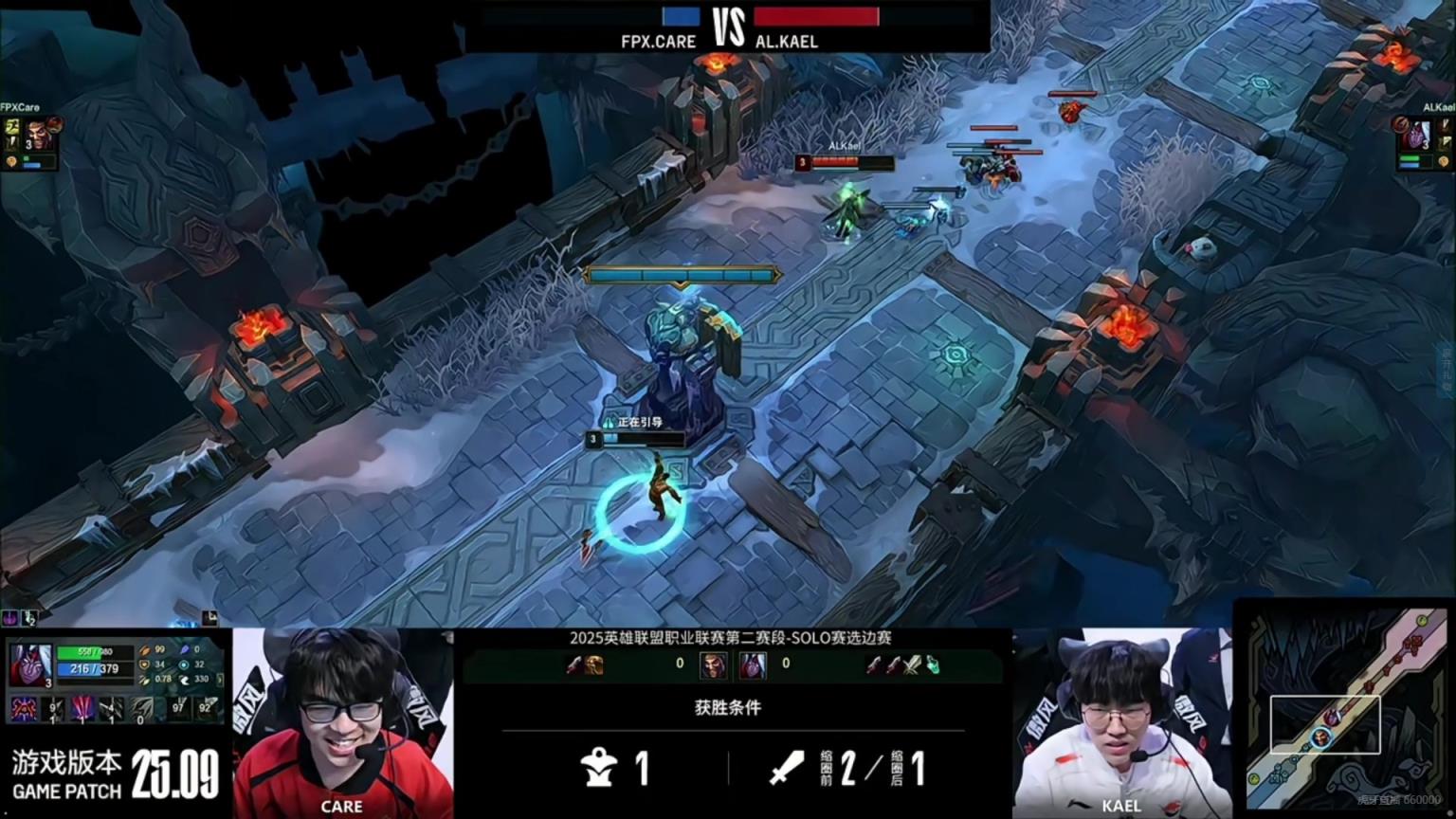
Task: Click the selected champion portrait in bottom-left HUD
Action: (28, 663)
